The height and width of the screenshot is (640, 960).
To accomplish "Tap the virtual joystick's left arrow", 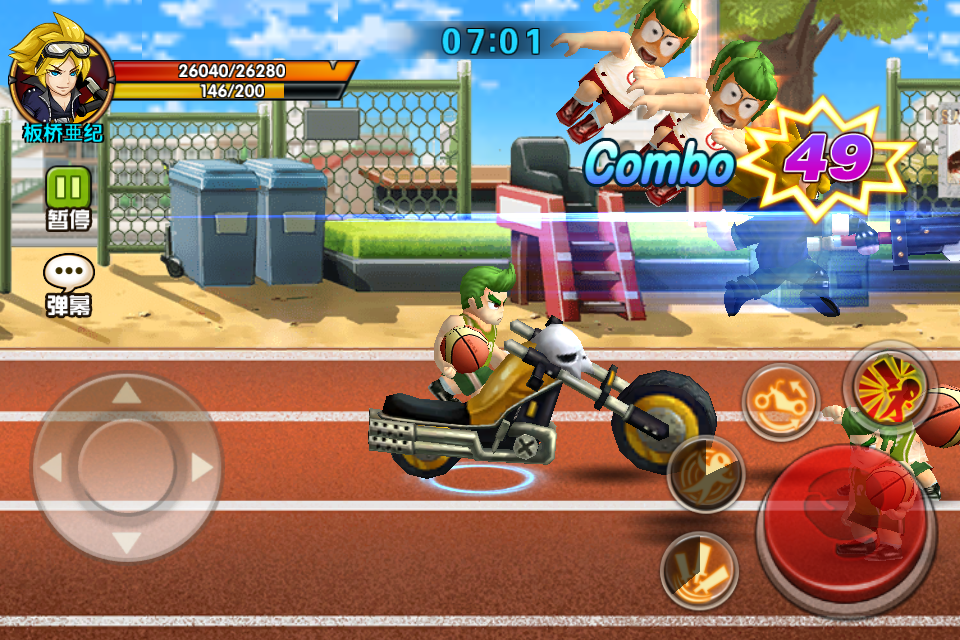I will (51, 467).
